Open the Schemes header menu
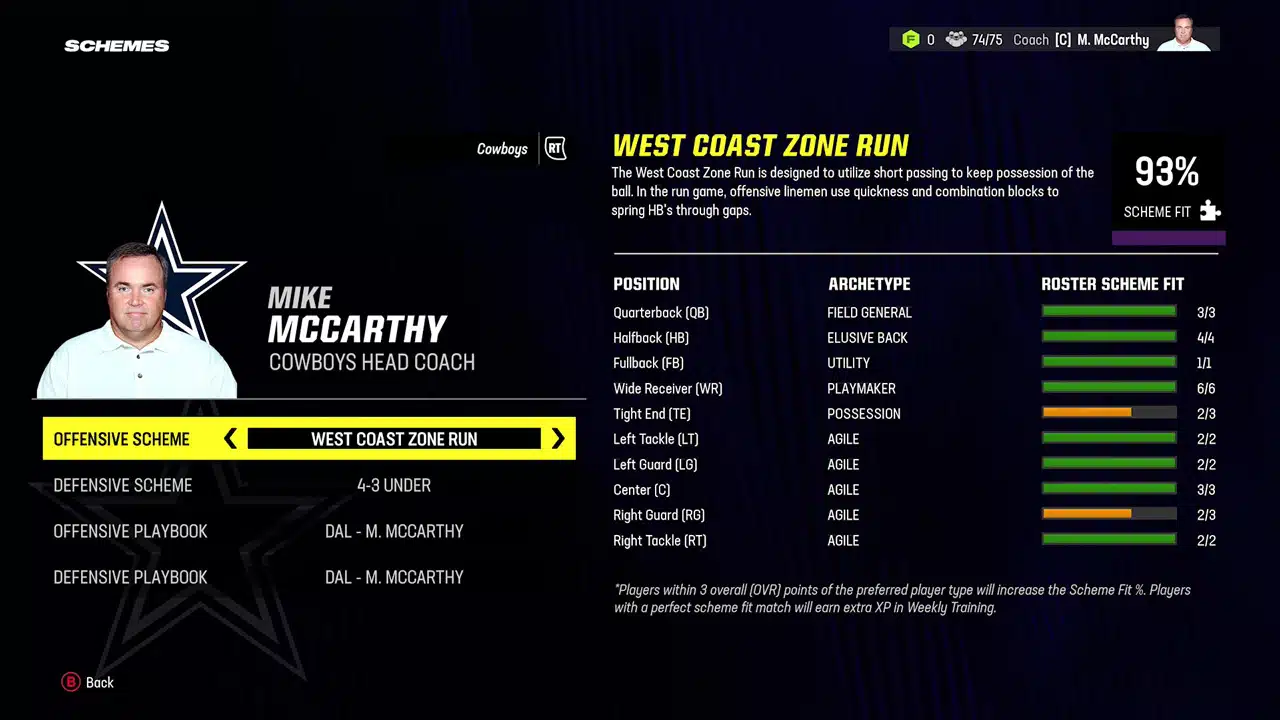1280x720 pixels. click(116, 45)
